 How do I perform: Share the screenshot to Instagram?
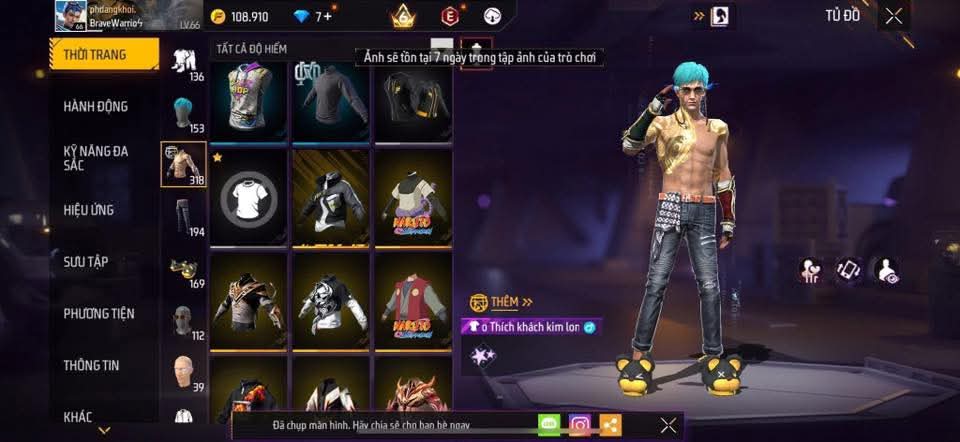(x=580, y=425)
